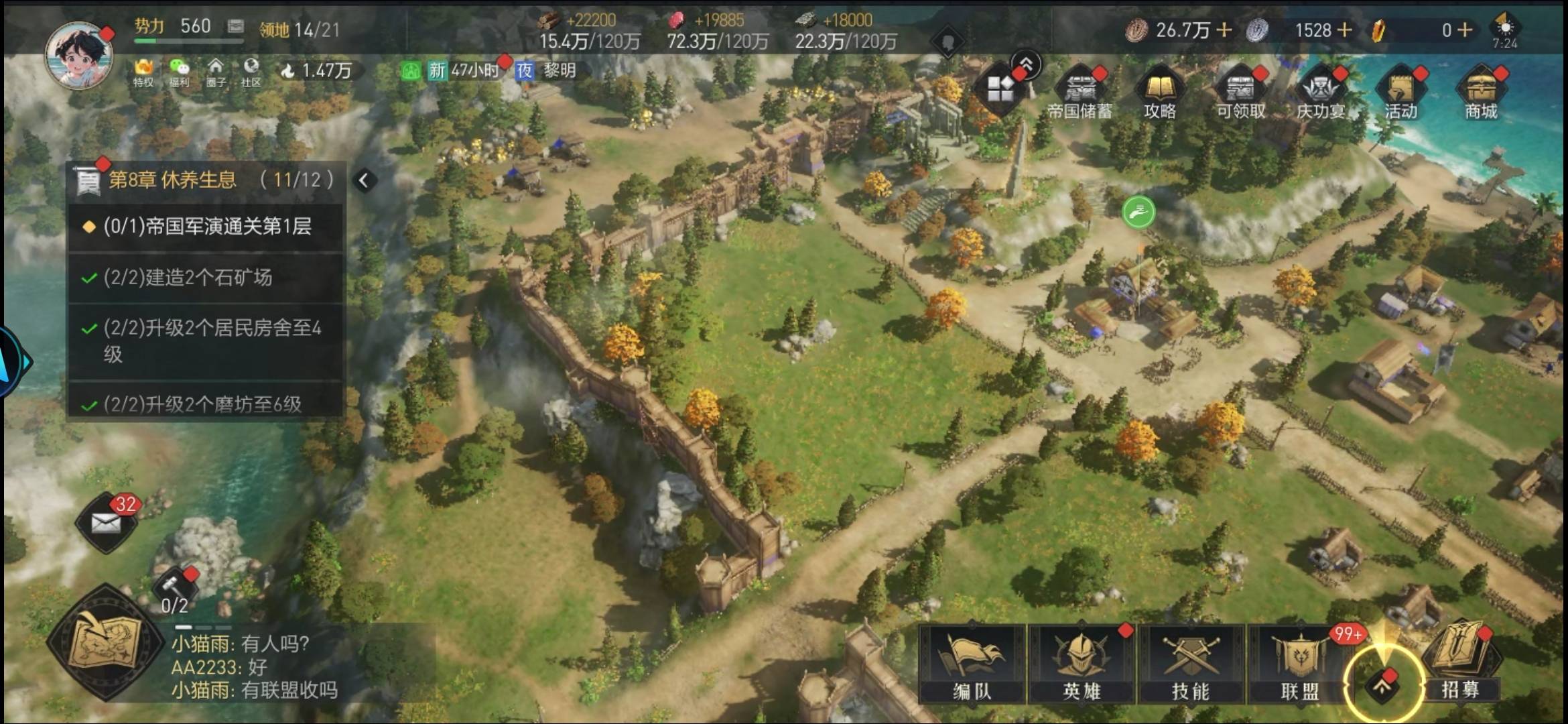The height and width of the screenshot is (724, 1568).
Task: Open the 英雄 heroes menu
Action: click(x=1081, y=664)
